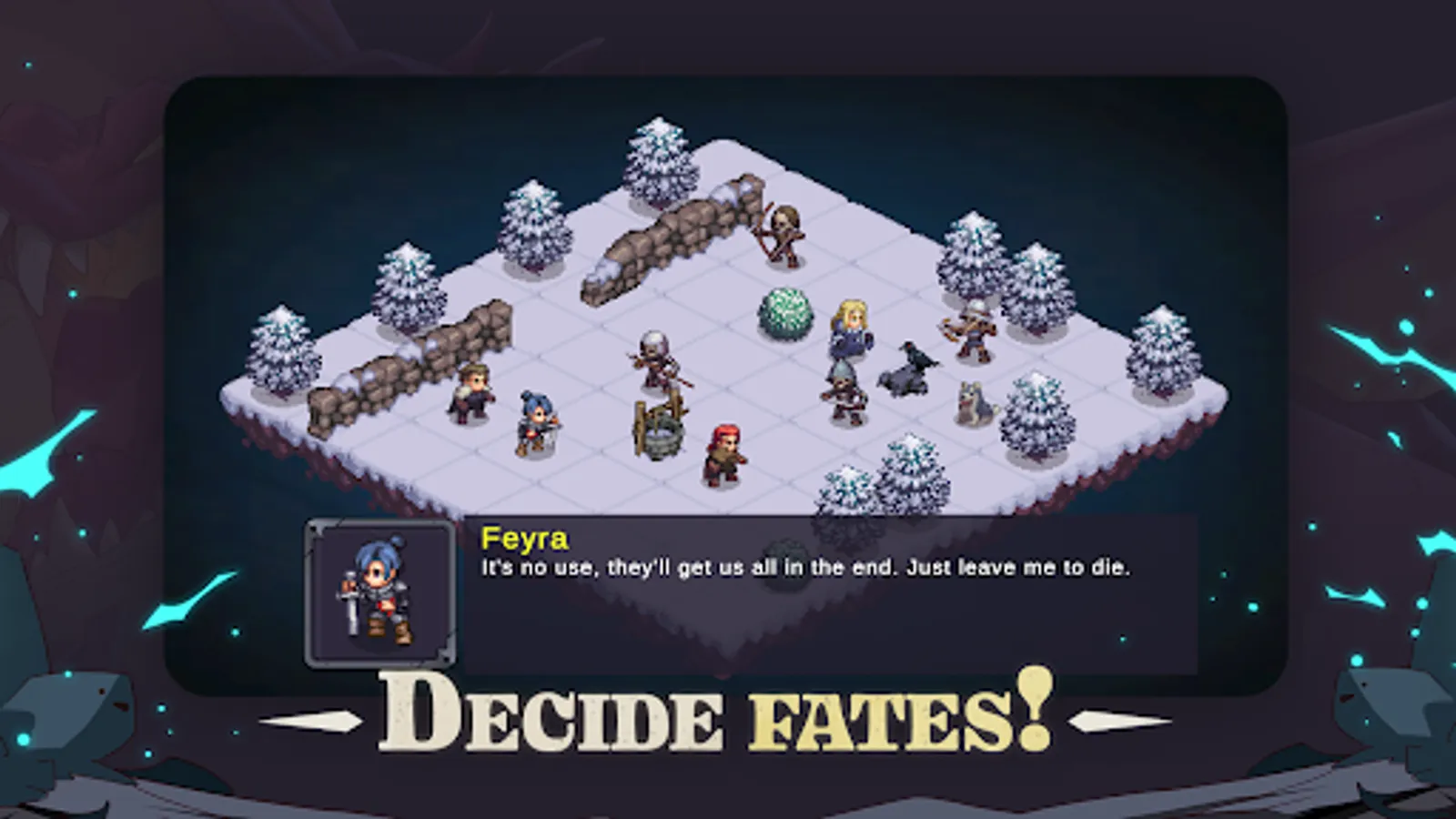Select the Feyra character portrait
Screen dimensions: 1456x819
(382, 591)
